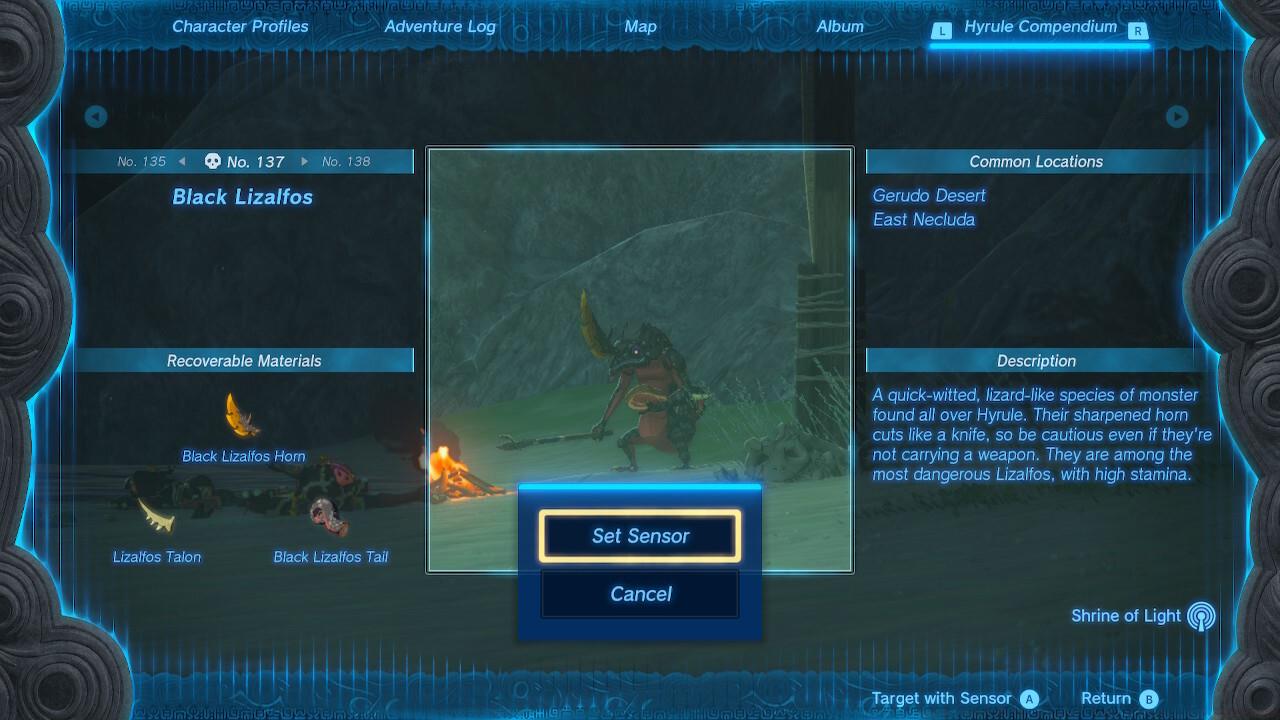The width and height of the screenshot is (1280, 720).
Task: Open the Gerudo Desert location link
Action: coord(928,195)
